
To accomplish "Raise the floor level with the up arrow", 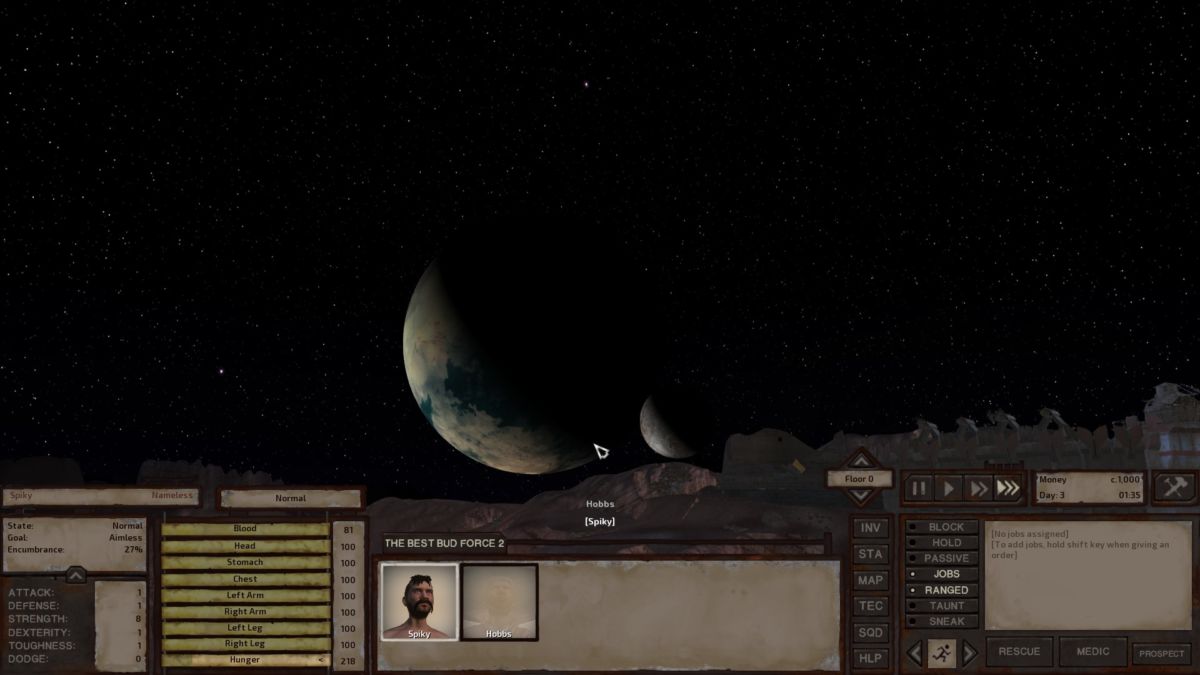I will click(x=860, y=460).
